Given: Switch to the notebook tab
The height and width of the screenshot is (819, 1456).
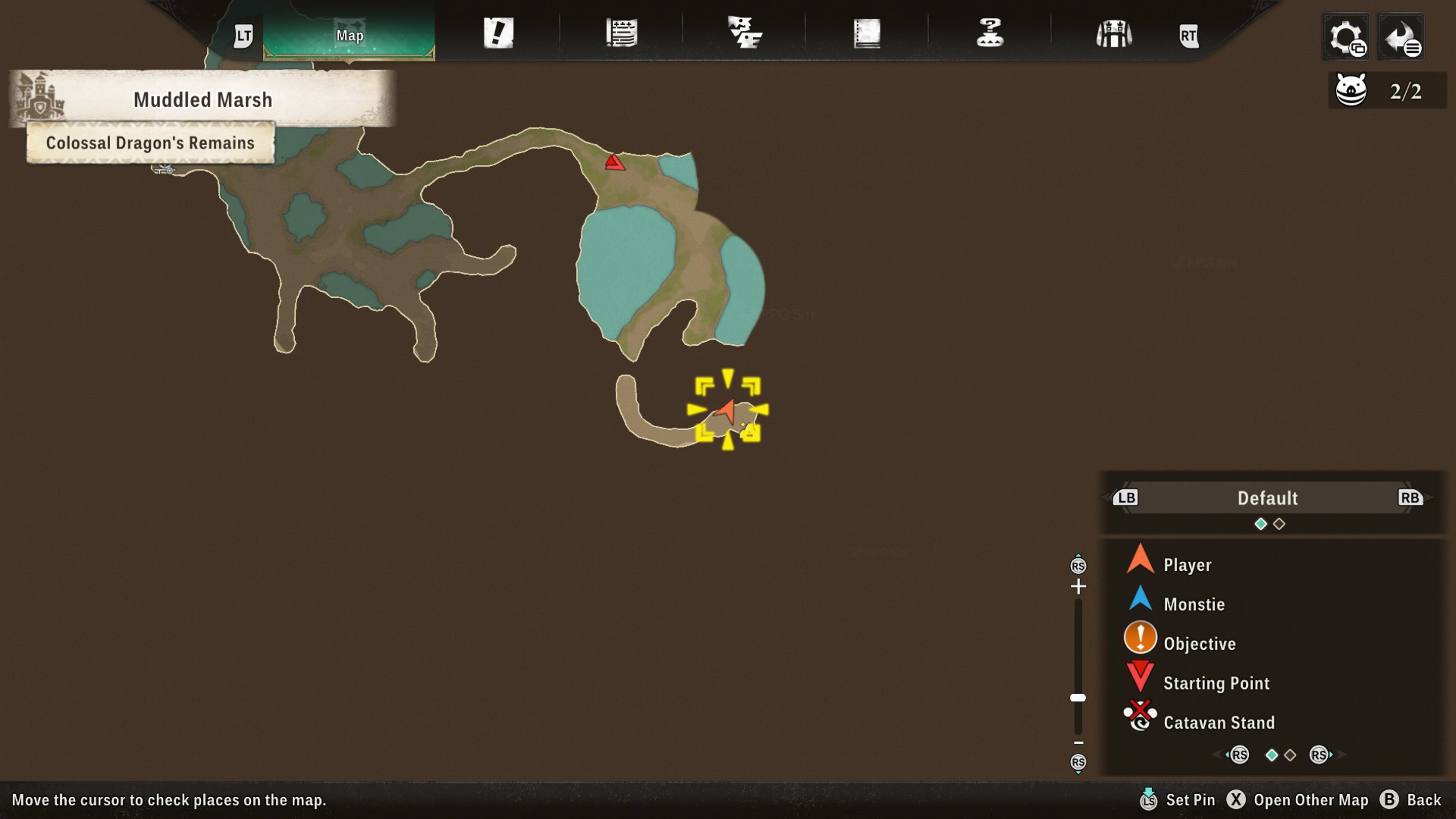Looking at the screenshot, I should pos(867,33).
